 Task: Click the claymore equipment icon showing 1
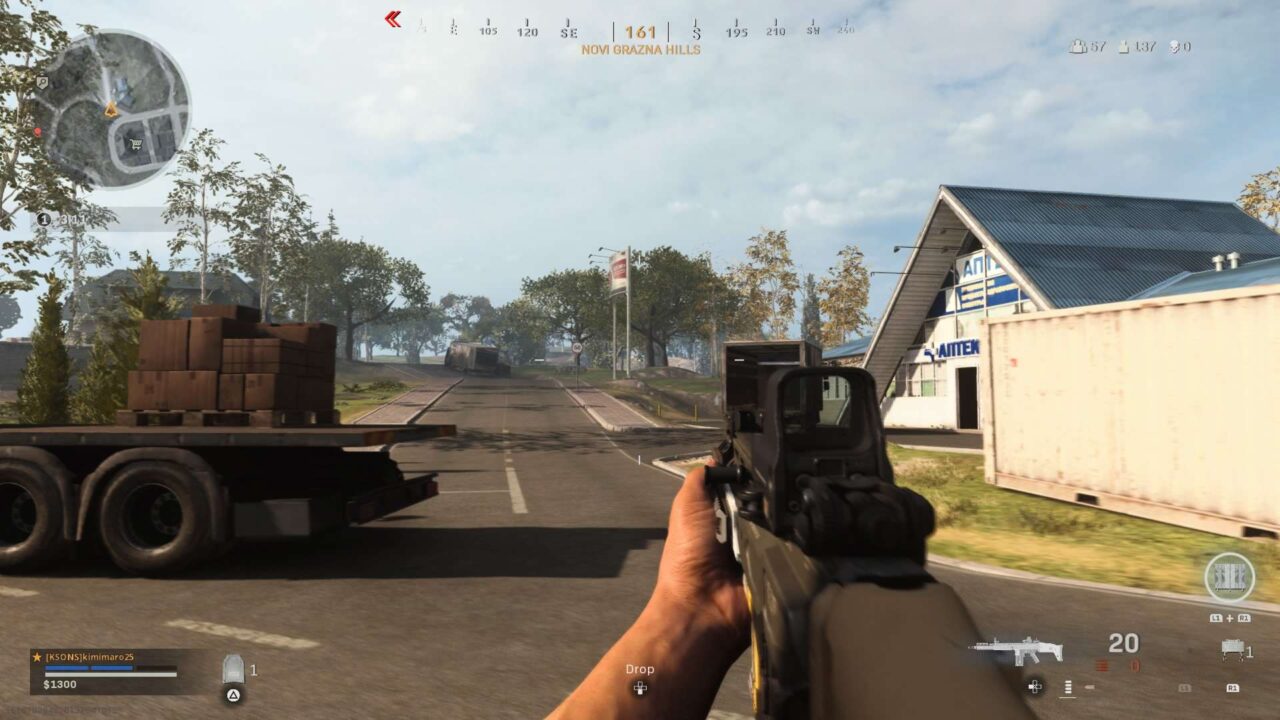click(x=1232, y=648)
